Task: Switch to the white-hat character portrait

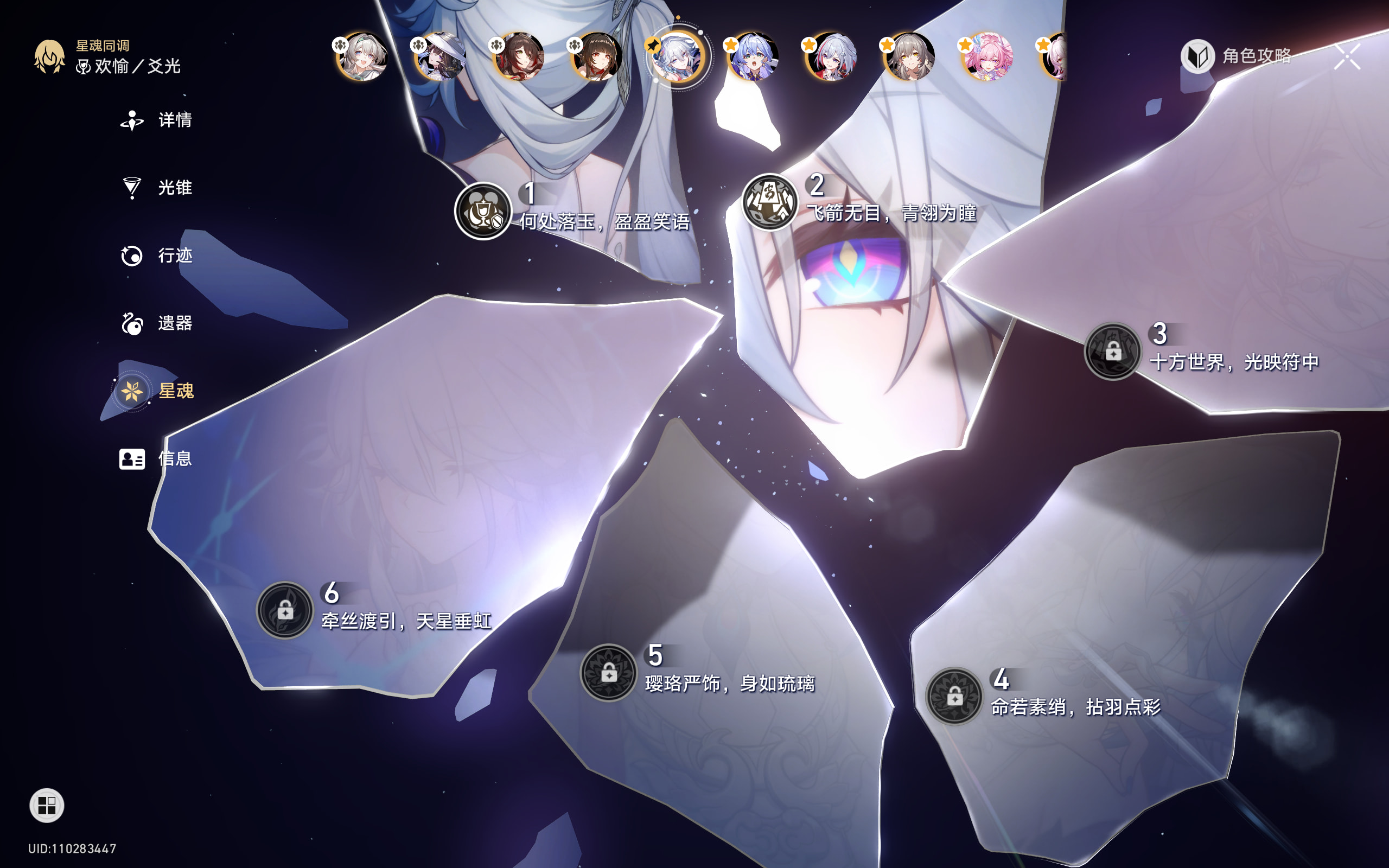Action: click(x=440, y=56)
